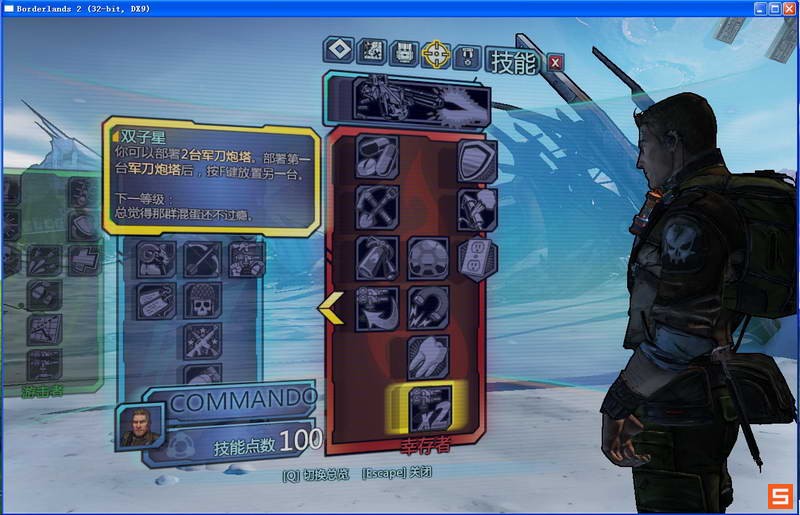Select the horseshoe magnet skill
The image size is (800, 515).
tap(428, 308)
